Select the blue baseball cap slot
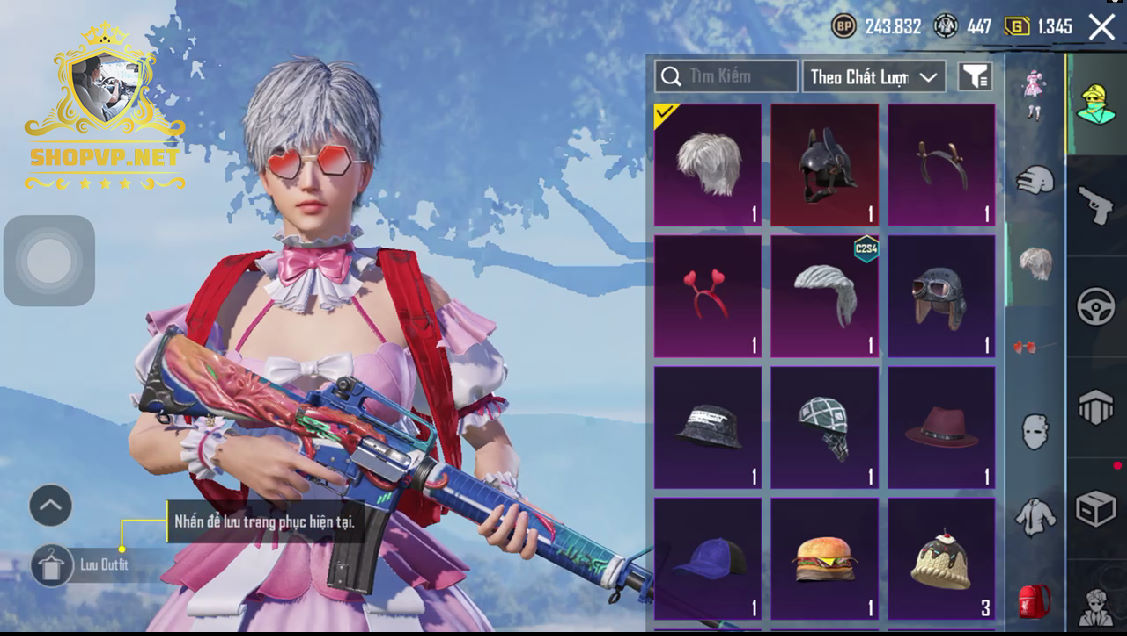1127x636 pixels. pyautogui.click(x=708, y=560)
